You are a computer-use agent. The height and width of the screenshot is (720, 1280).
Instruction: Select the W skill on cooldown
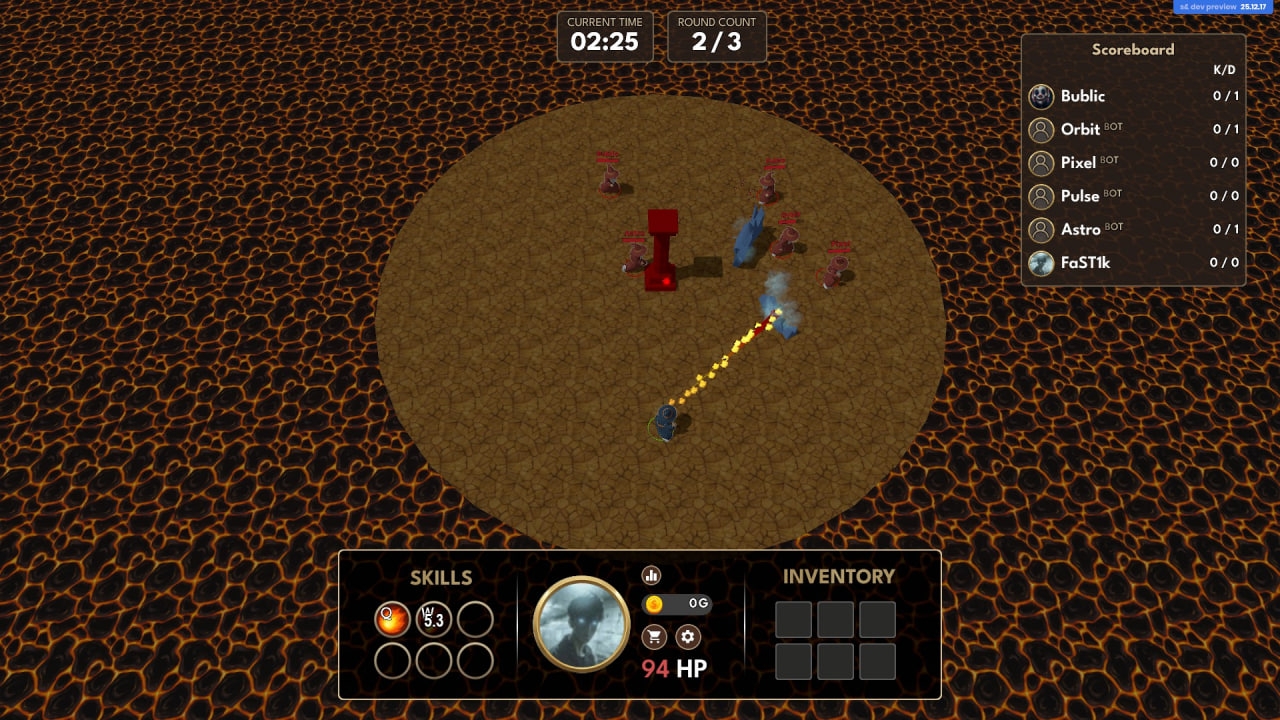434,619
